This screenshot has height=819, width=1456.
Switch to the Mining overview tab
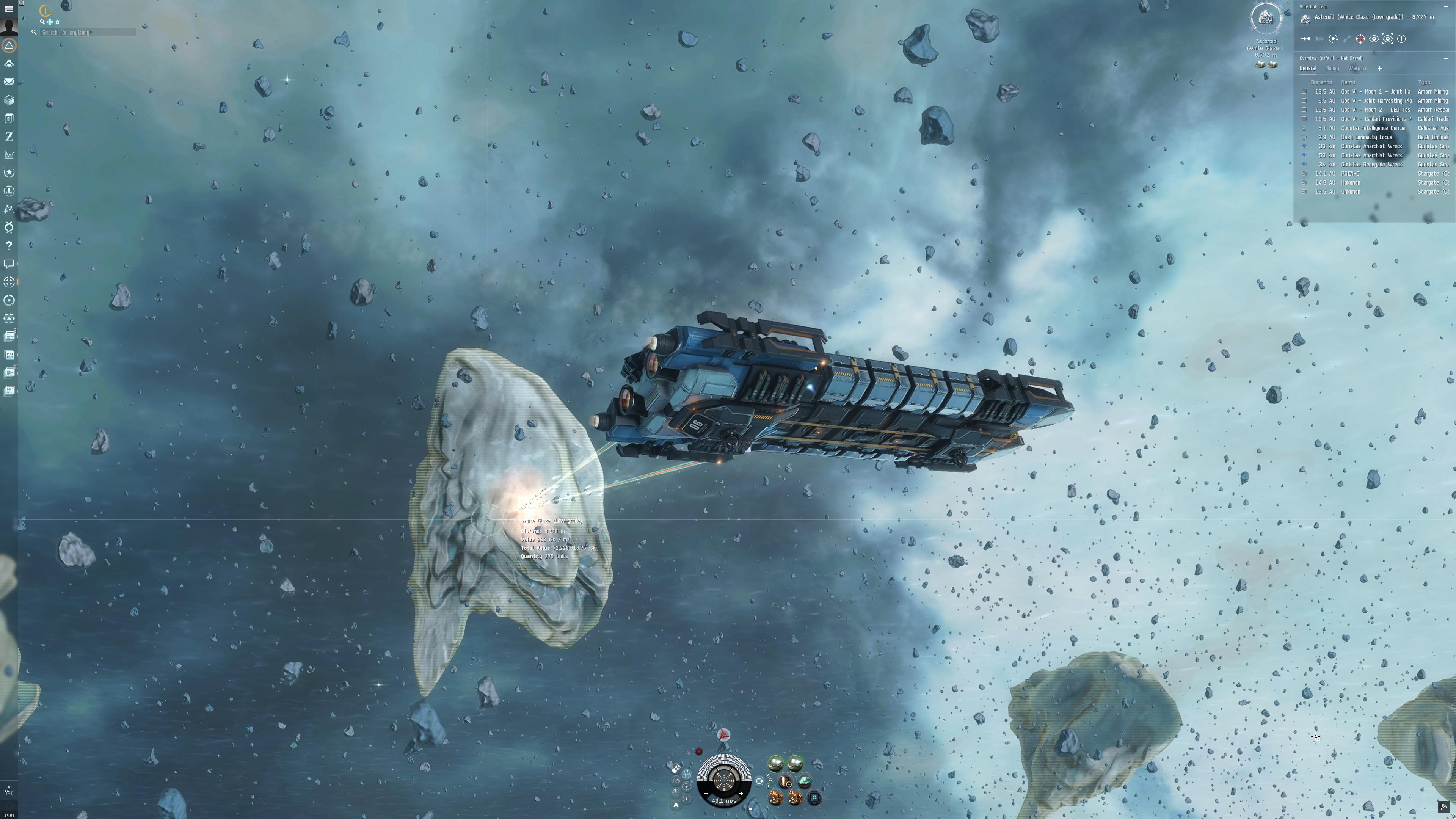click(x=1333, y=68)
